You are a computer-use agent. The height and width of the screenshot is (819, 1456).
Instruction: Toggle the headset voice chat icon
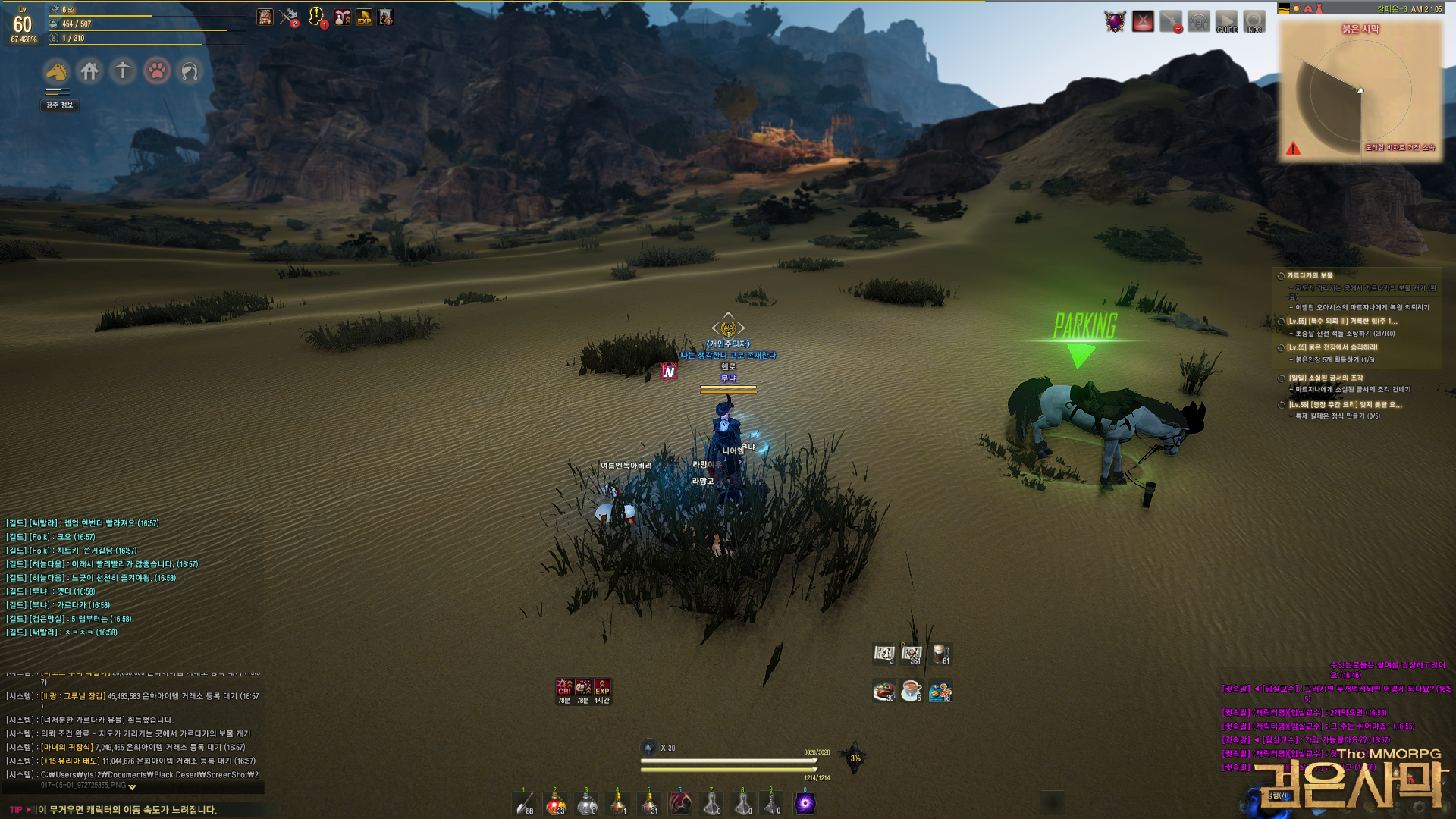1198,21
